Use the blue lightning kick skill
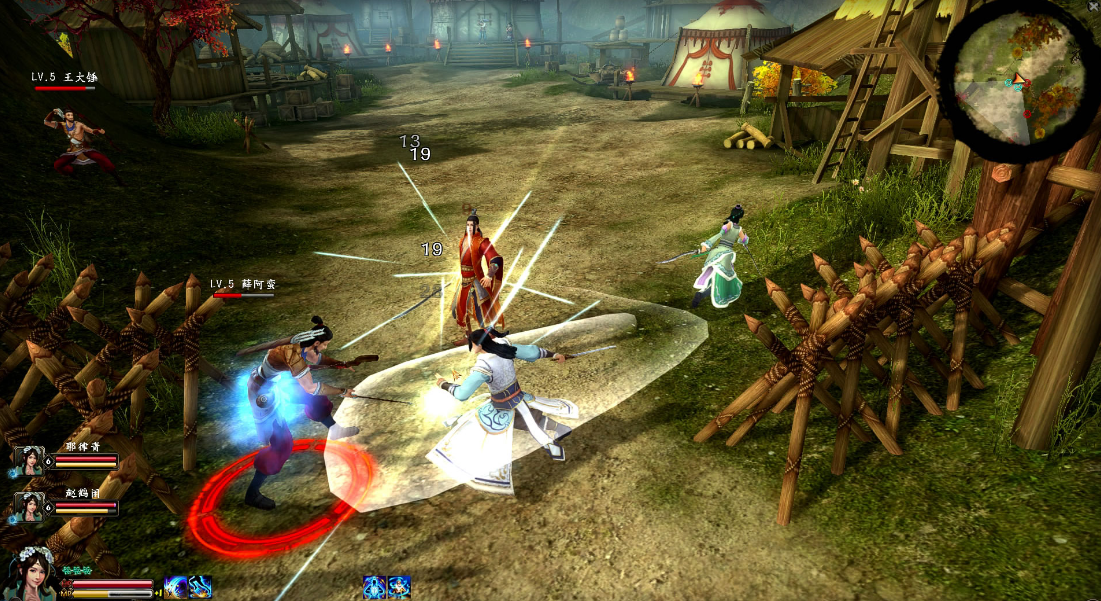1101x601 pixels. [200, 587]
